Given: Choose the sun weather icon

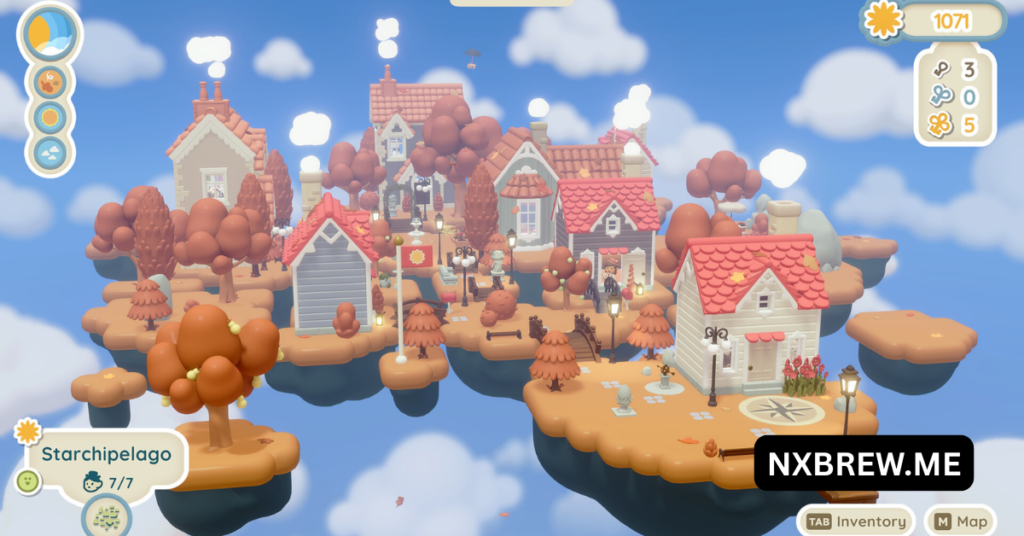Looking at the screenshot, I should click(50, 117).
